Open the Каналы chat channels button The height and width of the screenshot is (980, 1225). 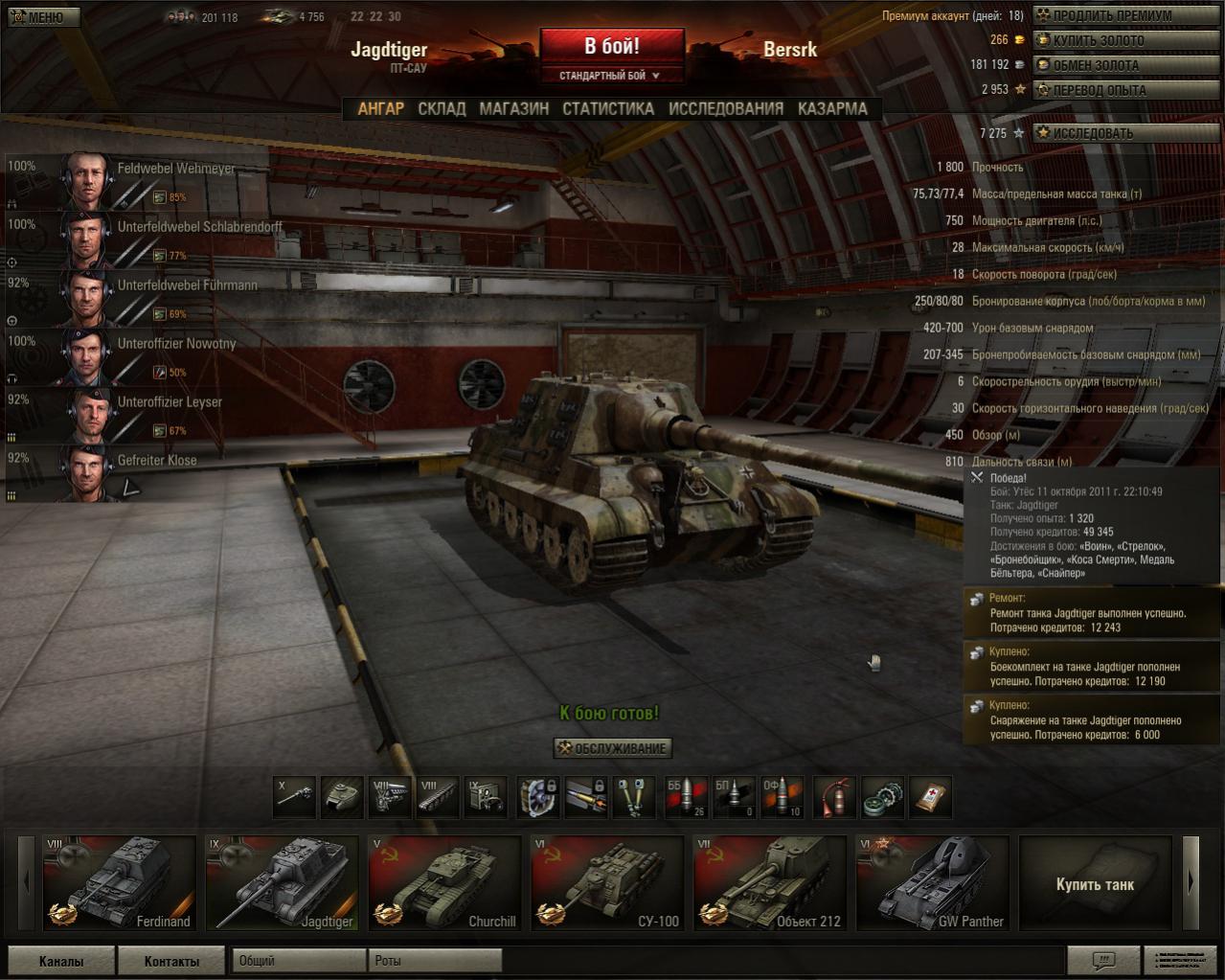tap(61, 961)
